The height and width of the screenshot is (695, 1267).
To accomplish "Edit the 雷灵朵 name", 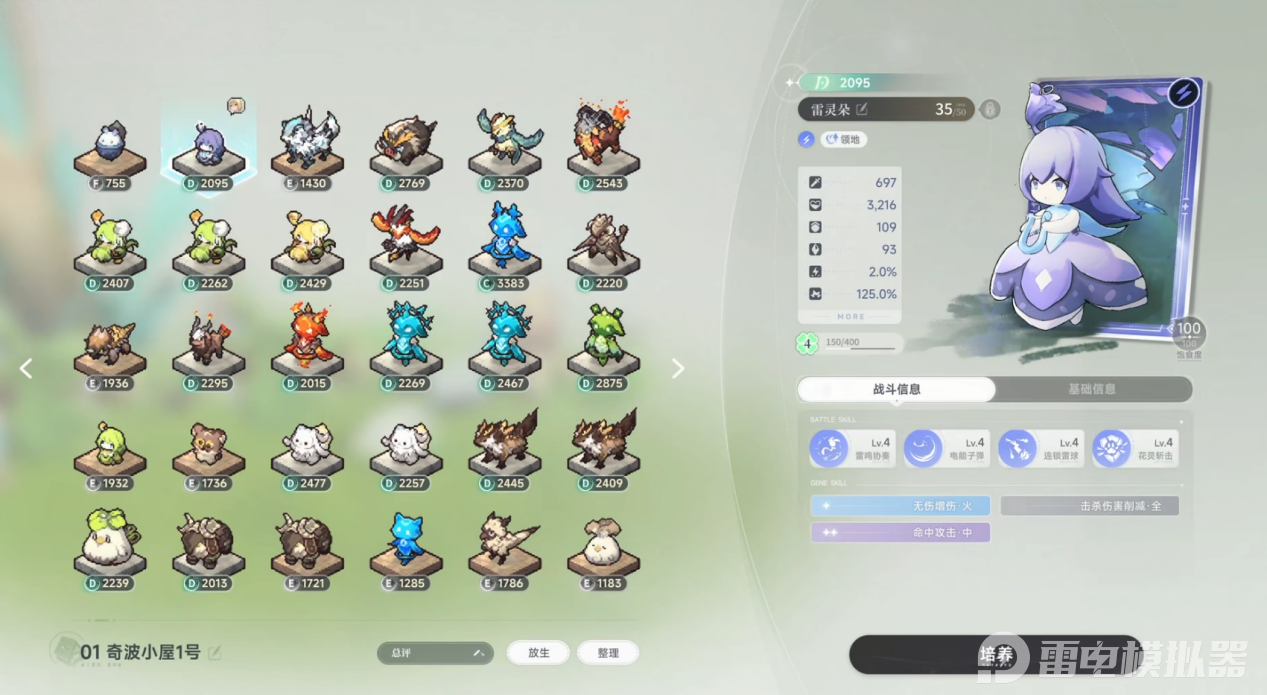I will coord(862,109).
